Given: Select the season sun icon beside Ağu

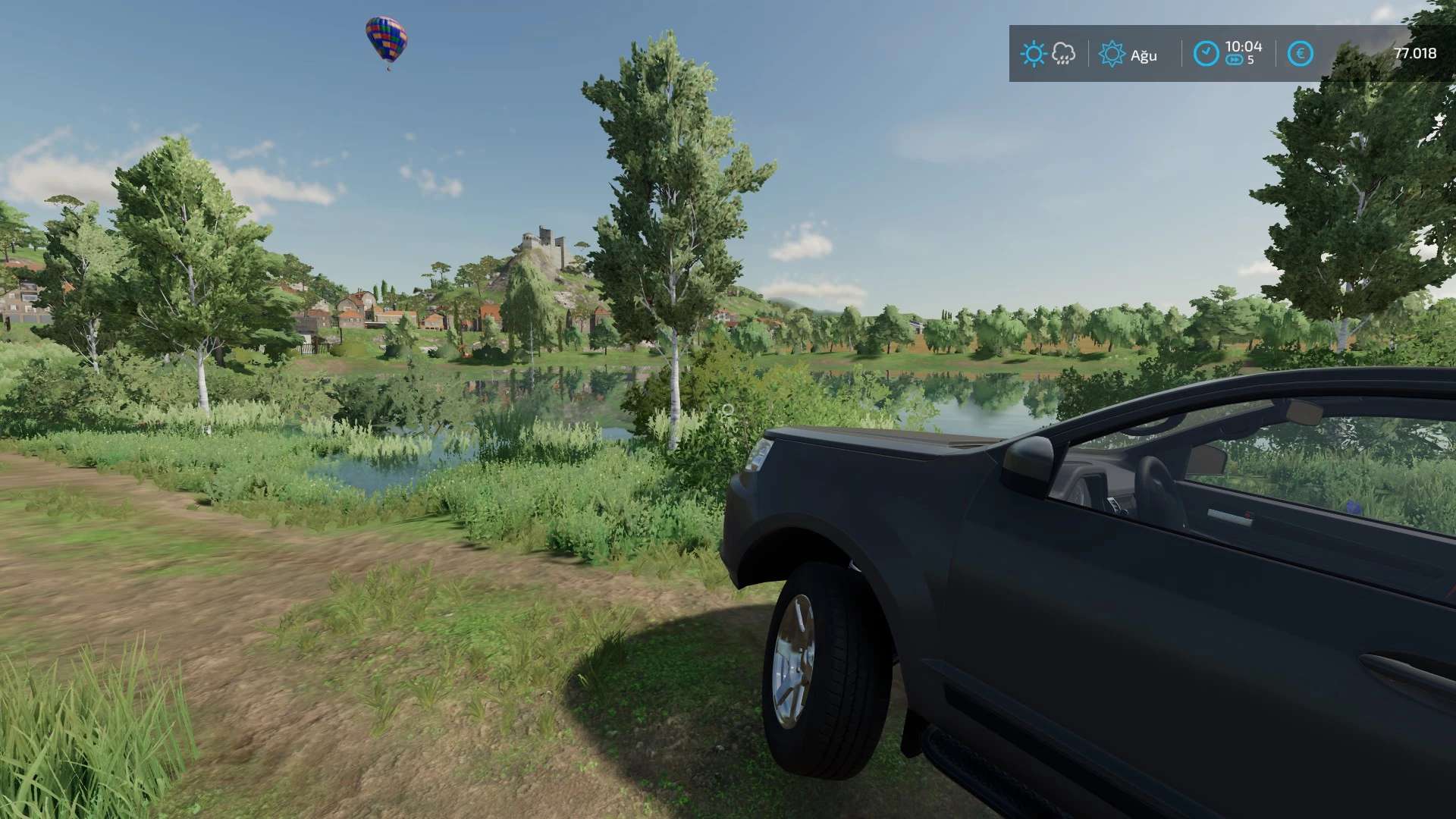Looking at the screenshot, I should point(1112,54).
